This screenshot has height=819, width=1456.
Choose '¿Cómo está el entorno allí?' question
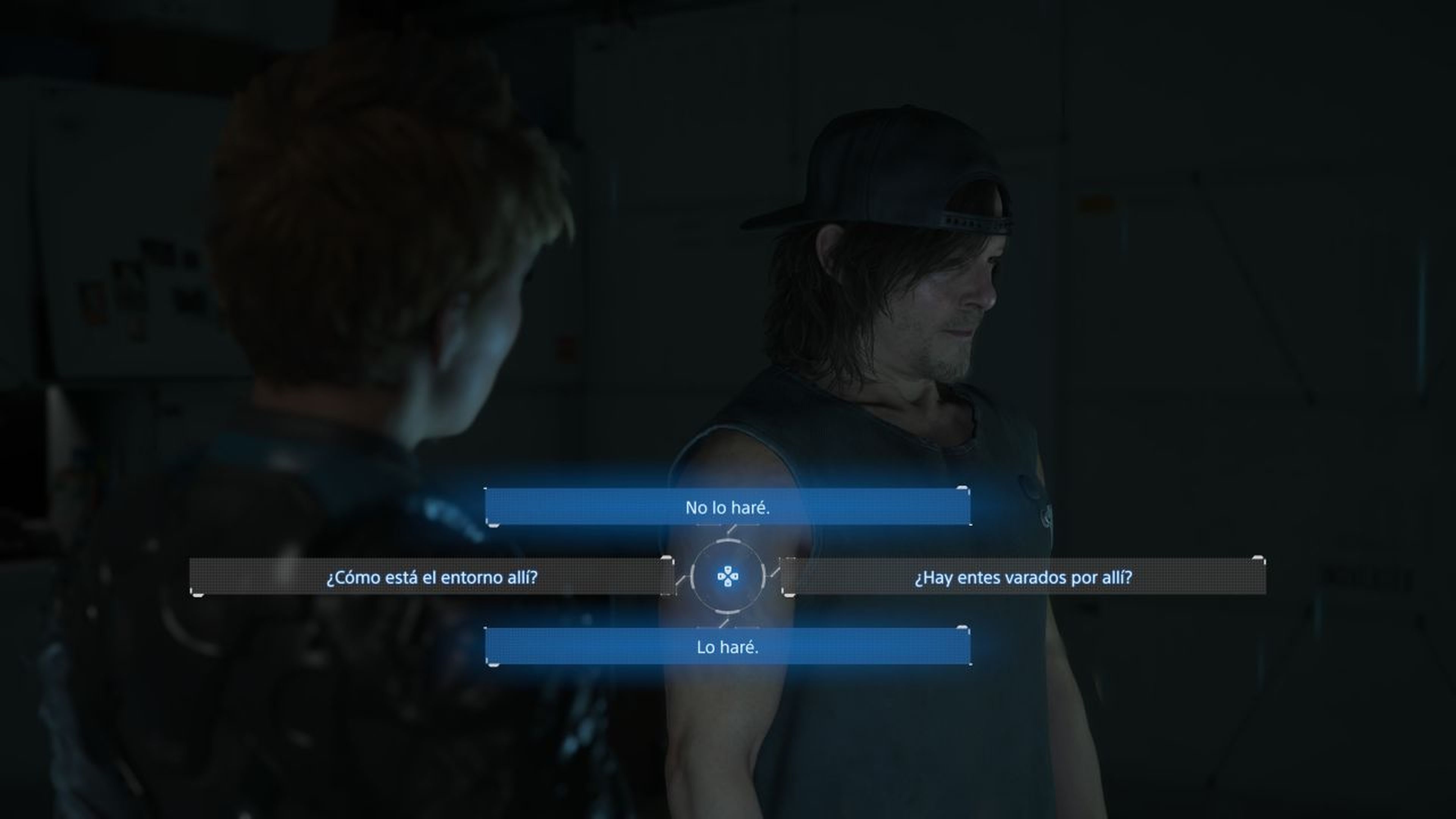(x=432, y=576)
